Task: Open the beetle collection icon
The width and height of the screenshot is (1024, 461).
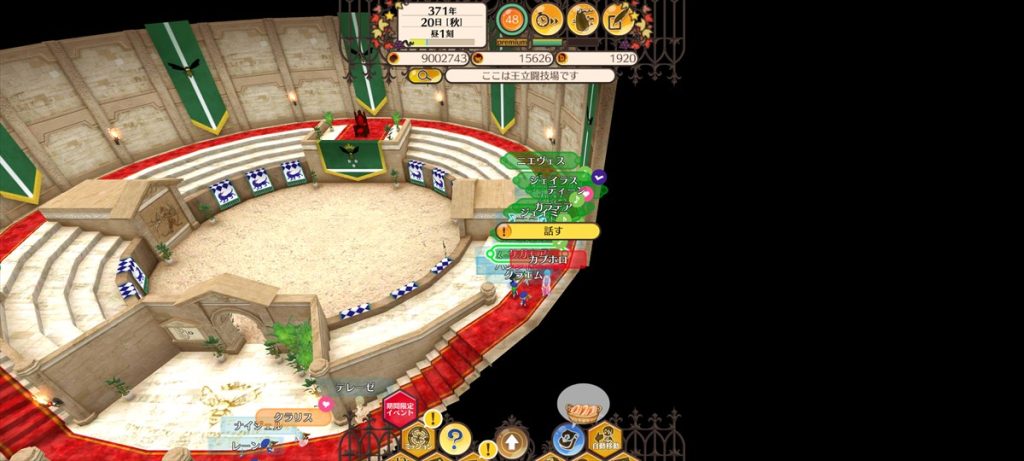Action: click(583, 18)
